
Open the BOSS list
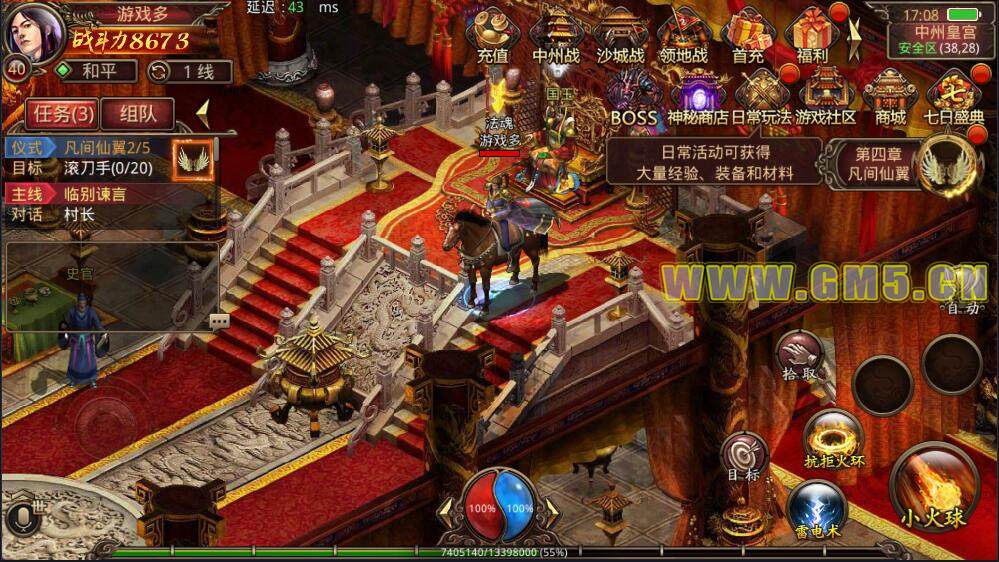[632, 98]
